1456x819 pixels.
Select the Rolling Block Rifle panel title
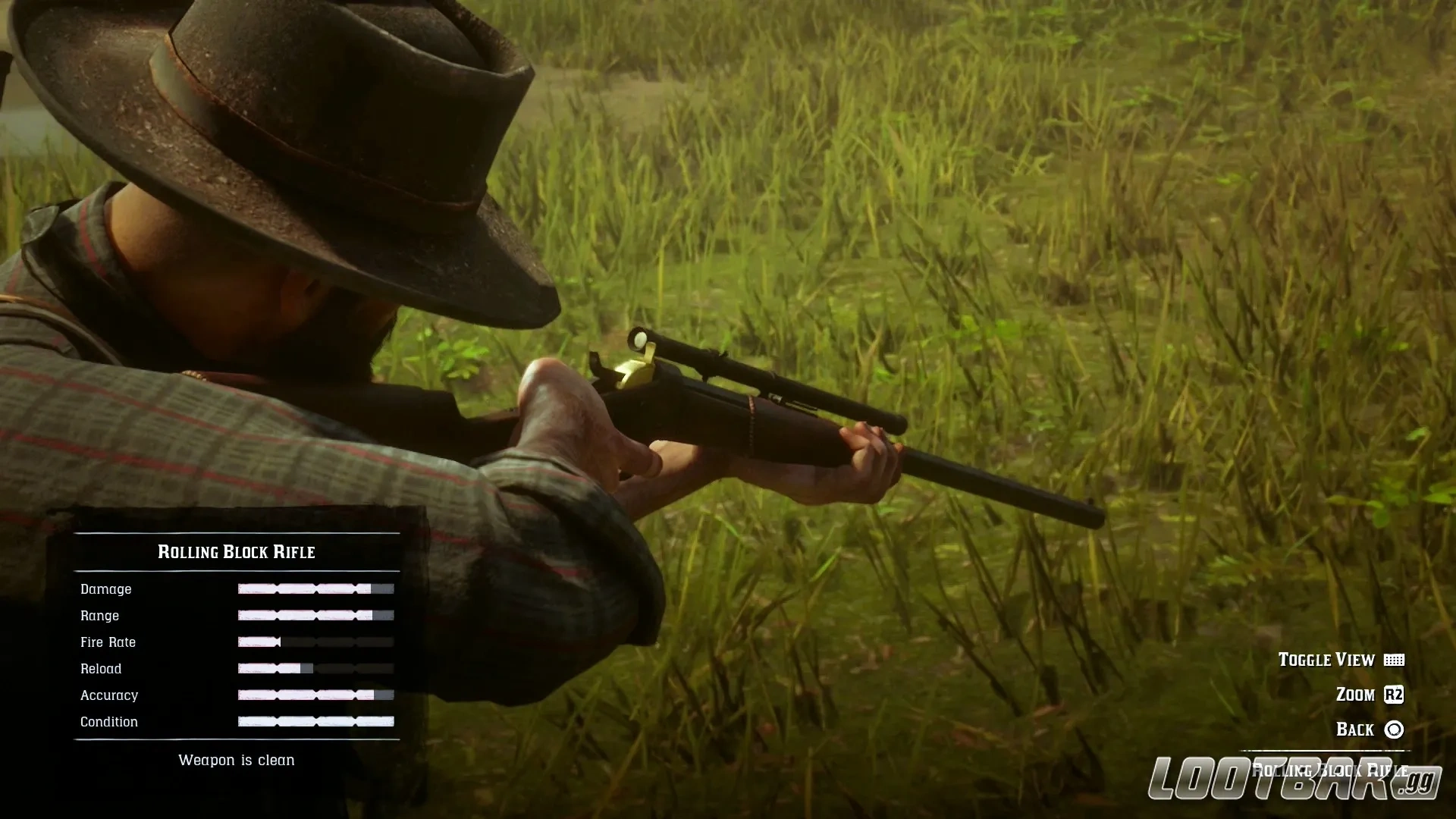[x=236, y=552]
